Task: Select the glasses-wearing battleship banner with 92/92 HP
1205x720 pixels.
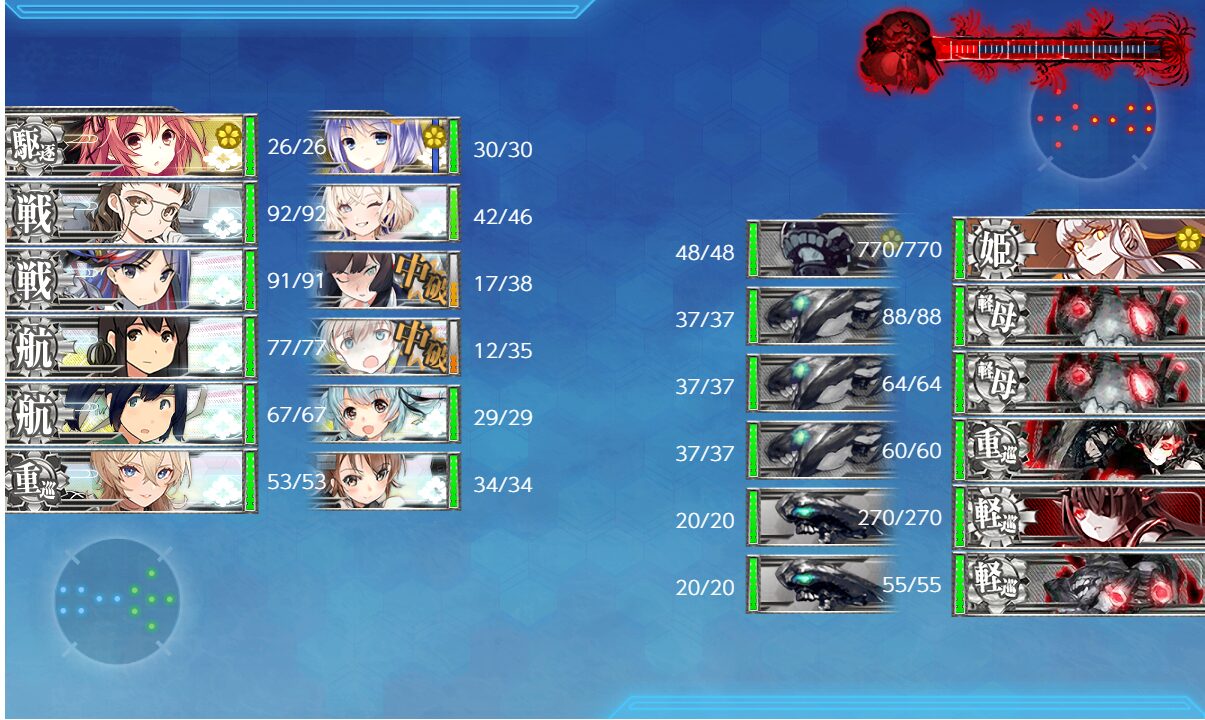Action: click(130, 213)
